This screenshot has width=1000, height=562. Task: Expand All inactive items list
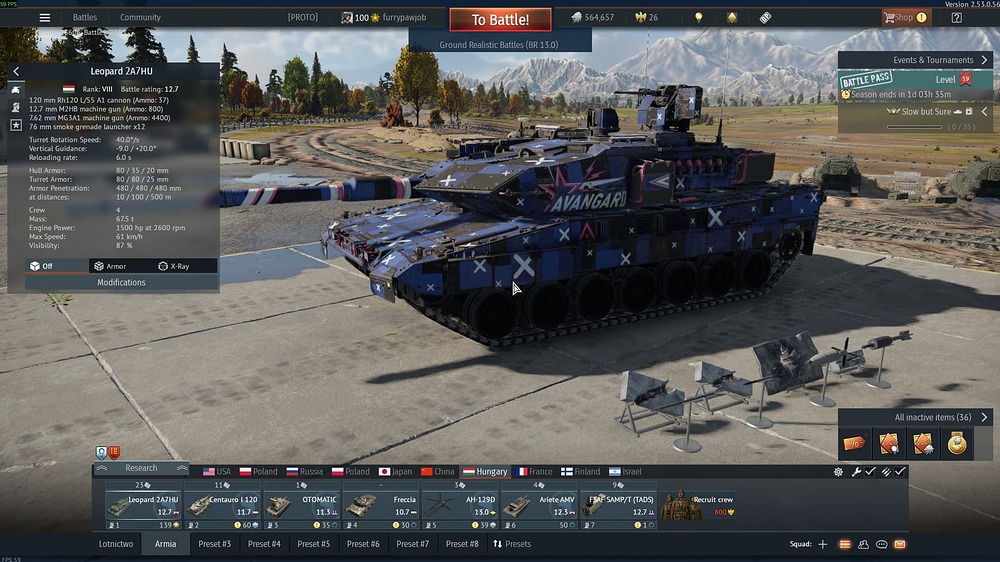(984, 417)
